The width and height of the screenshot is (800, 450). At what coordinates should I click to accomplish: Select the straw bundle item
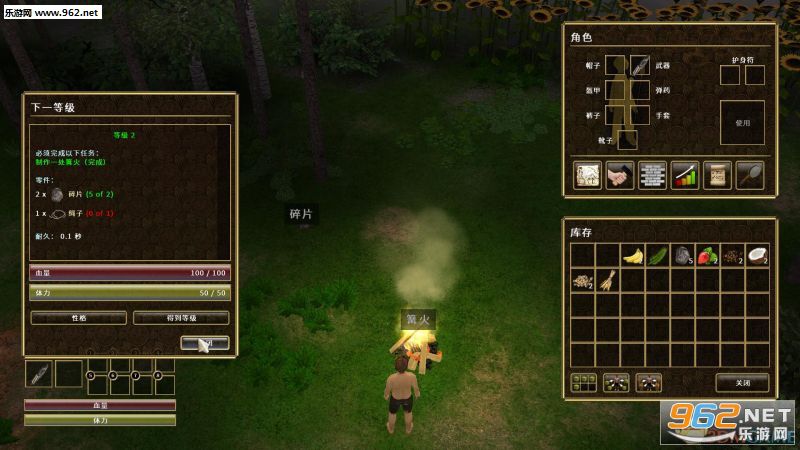coord(607,281)
